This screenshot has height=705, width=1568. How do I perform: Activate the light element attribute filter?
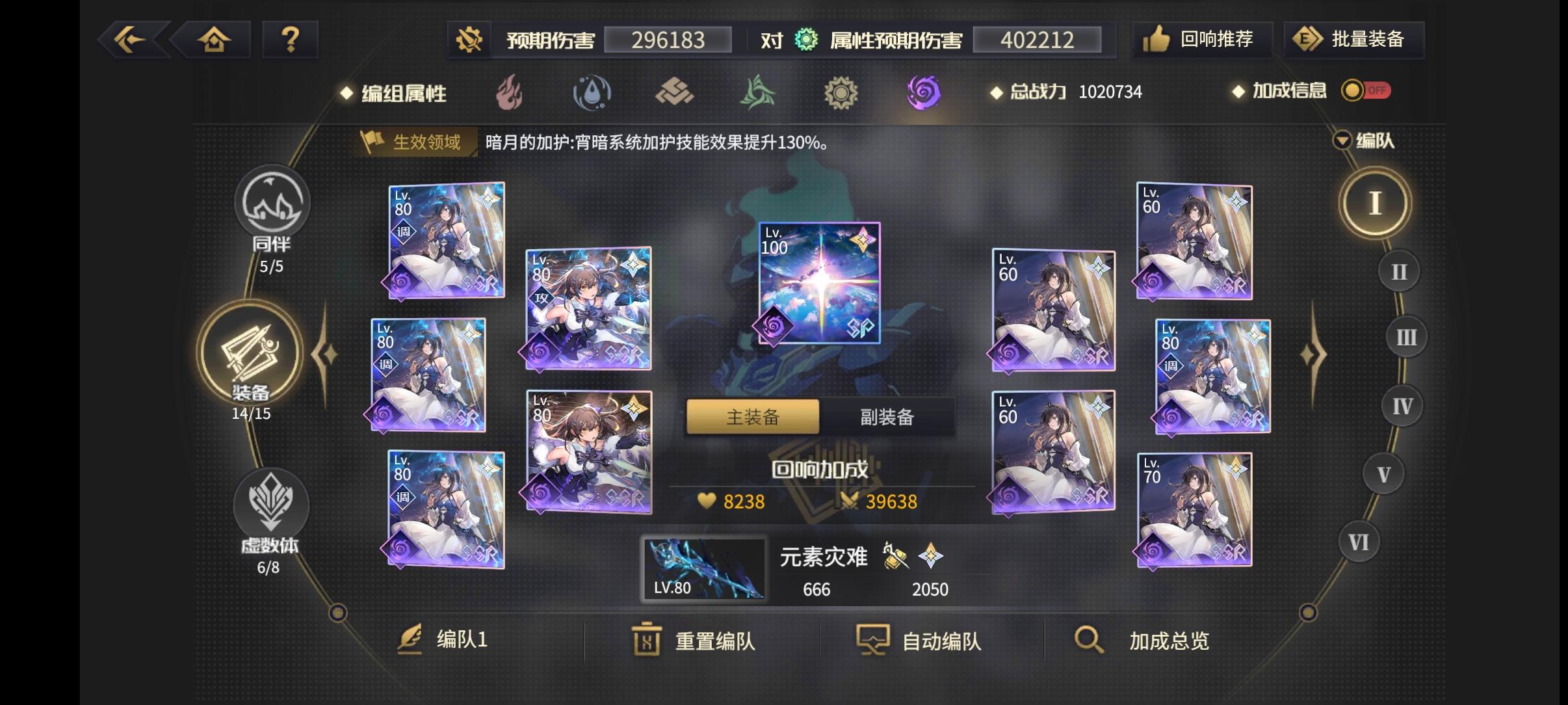click(842, 93)
